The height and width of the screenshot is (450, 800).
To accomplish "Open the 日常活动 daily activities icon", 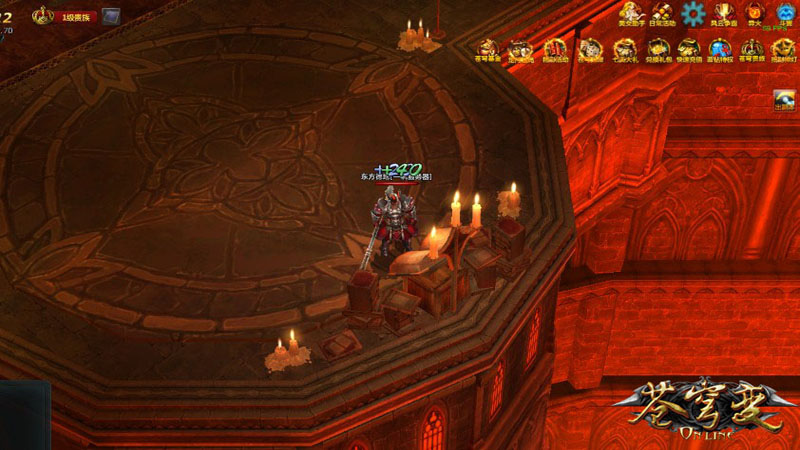I will [662, 13].
